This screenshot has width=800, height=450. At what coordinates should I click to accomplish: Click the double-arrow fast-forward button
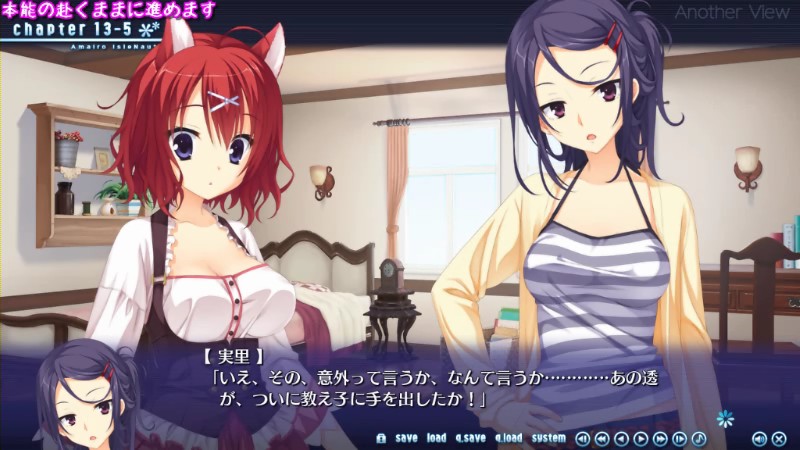coord(660,438)
